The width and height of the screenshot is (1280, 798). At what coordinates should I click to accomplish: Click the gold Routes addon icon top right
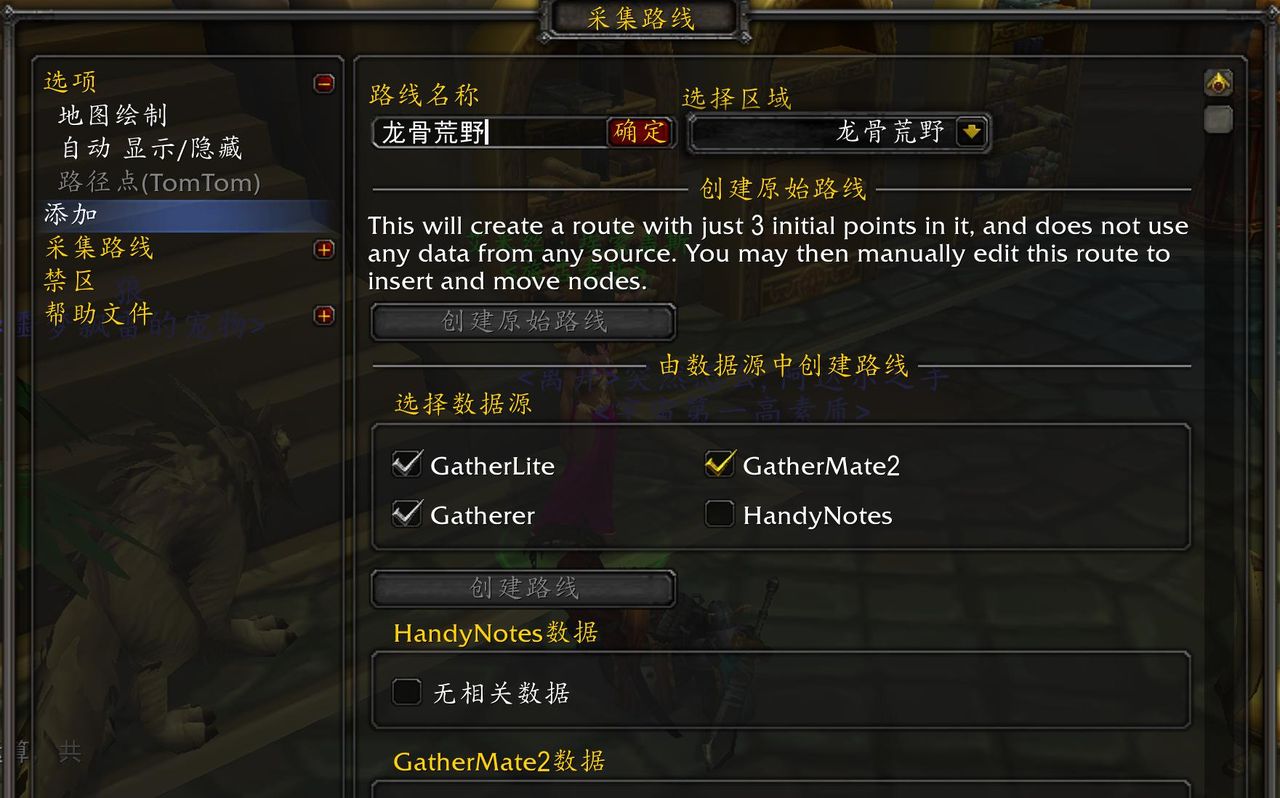tap(1218, 82)
